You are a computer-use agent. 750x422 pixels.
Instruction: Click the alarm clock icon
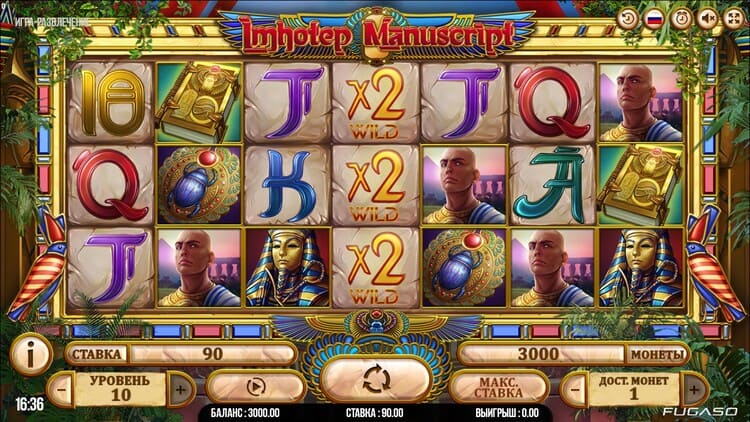[x=681, y=19]
